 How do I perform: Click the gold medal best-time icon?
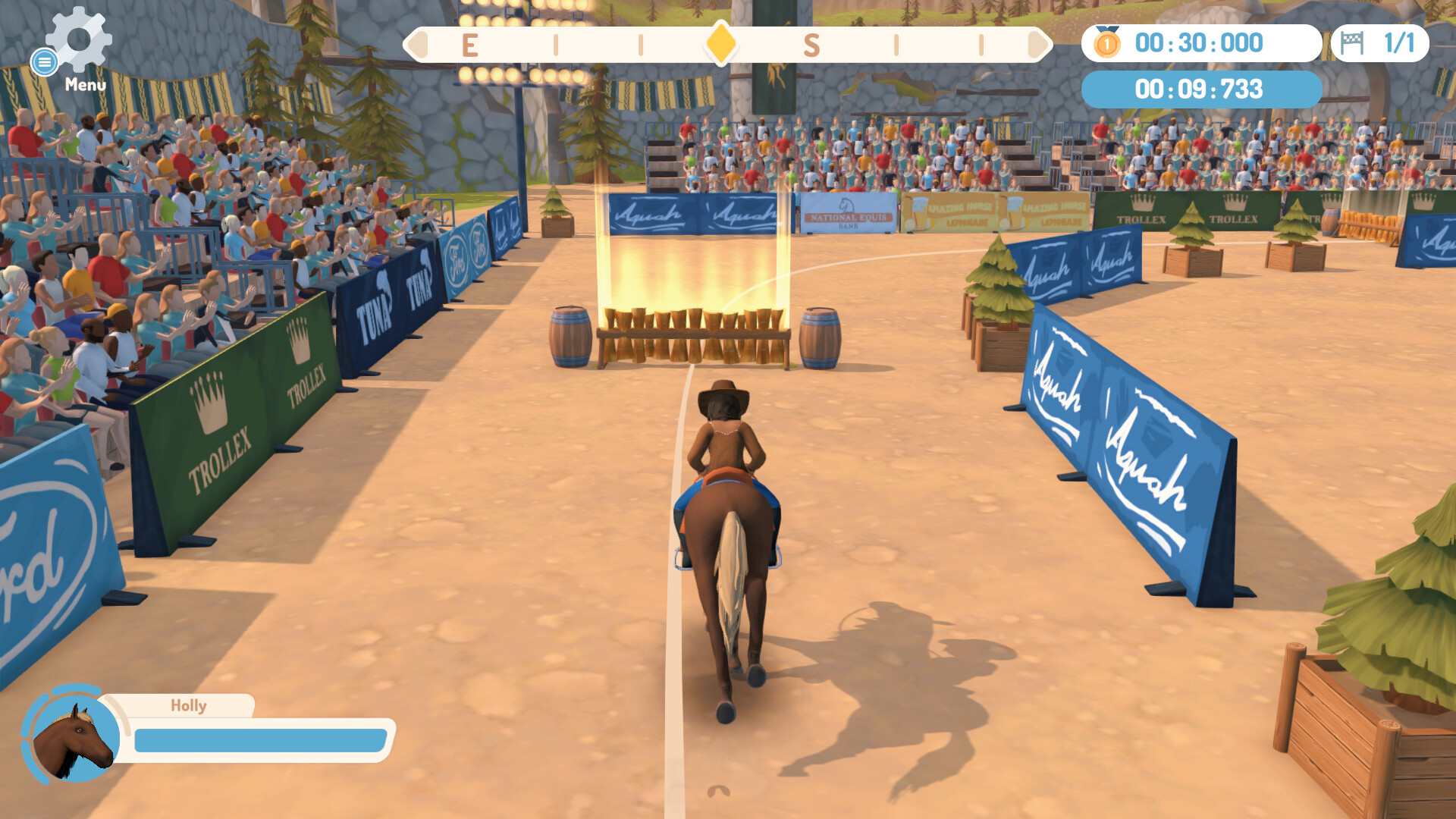click(x=1109, y=43)
